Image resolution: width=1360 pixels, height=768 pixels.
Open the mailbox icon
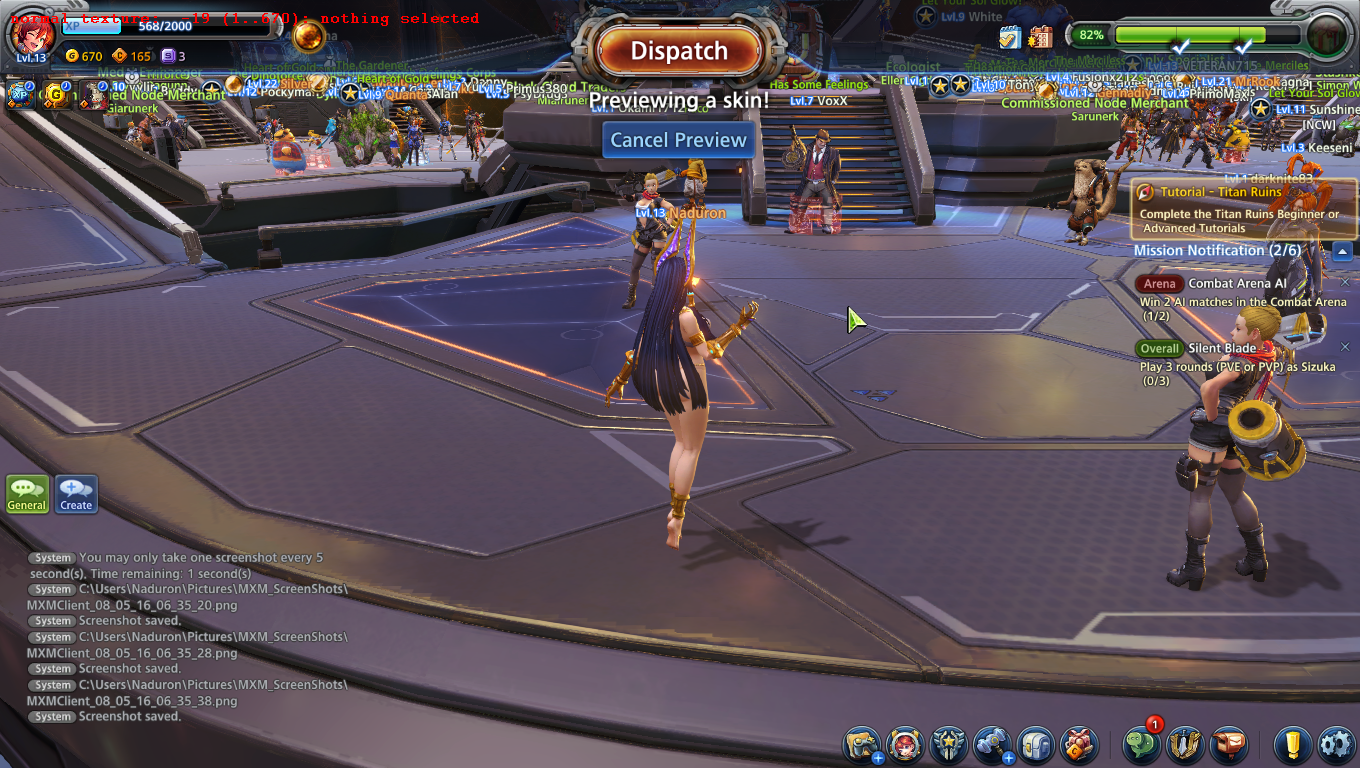[1229, 745]
